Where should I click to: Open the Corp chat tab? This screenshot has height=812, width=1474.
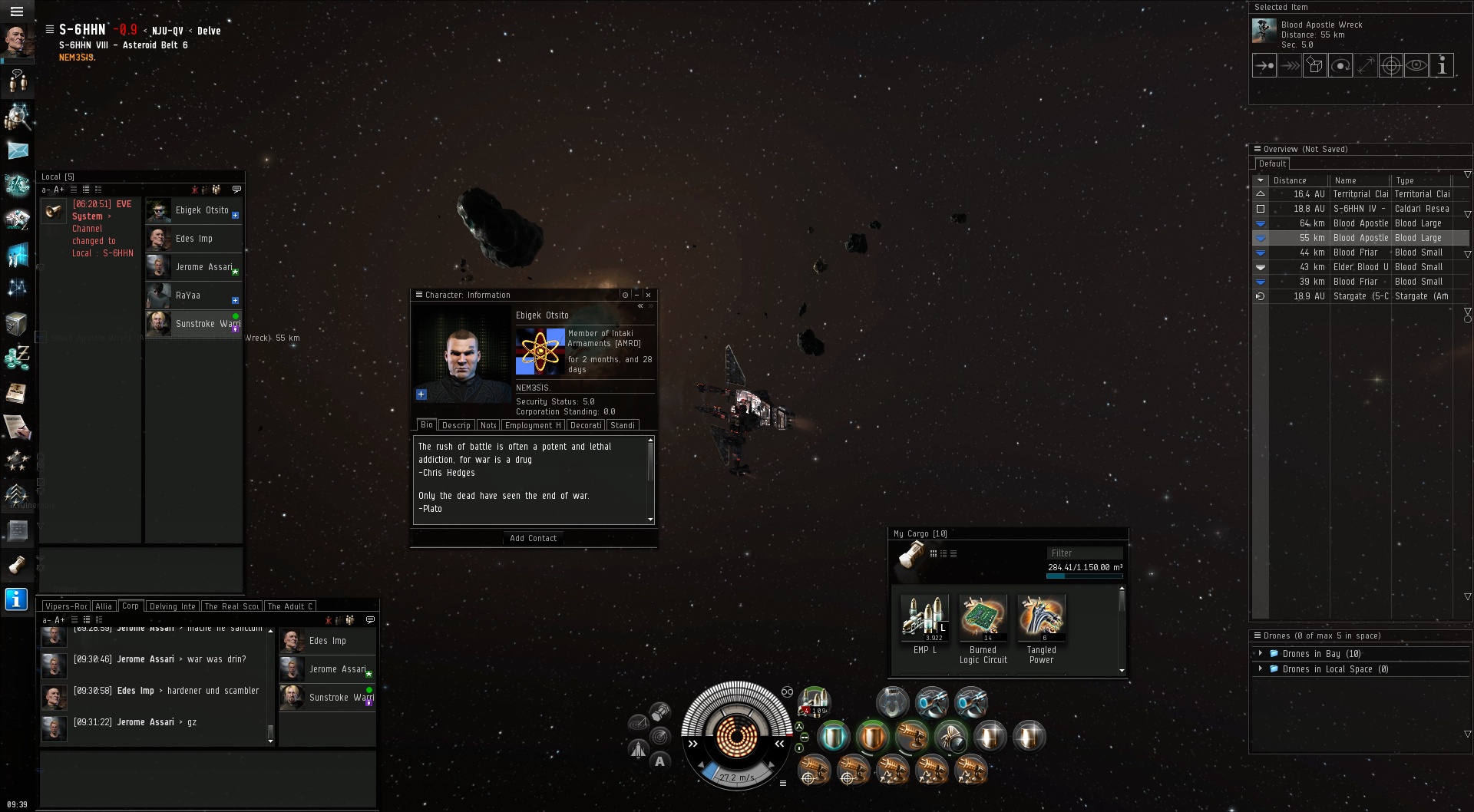point(131,606)
